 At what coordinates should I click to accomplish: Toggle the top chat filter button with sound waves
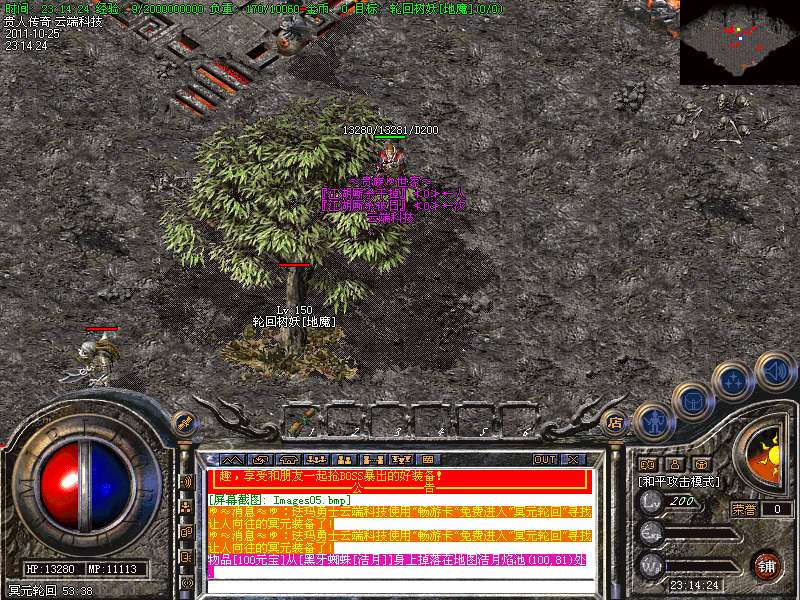pos(186,481)
